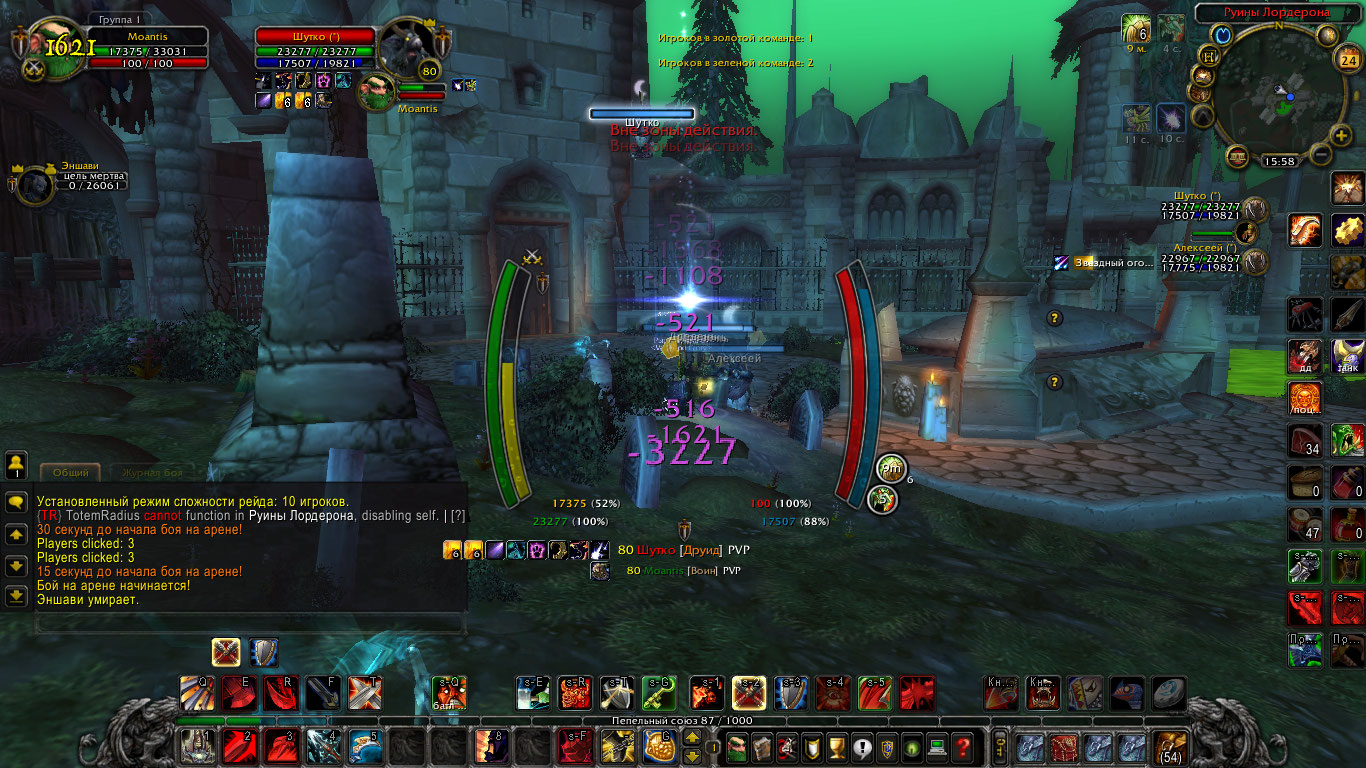The height and width of the screenshot is (768, 1366).
Task: Use the green key ability labeled s-G
Action: tap(658, 692)
